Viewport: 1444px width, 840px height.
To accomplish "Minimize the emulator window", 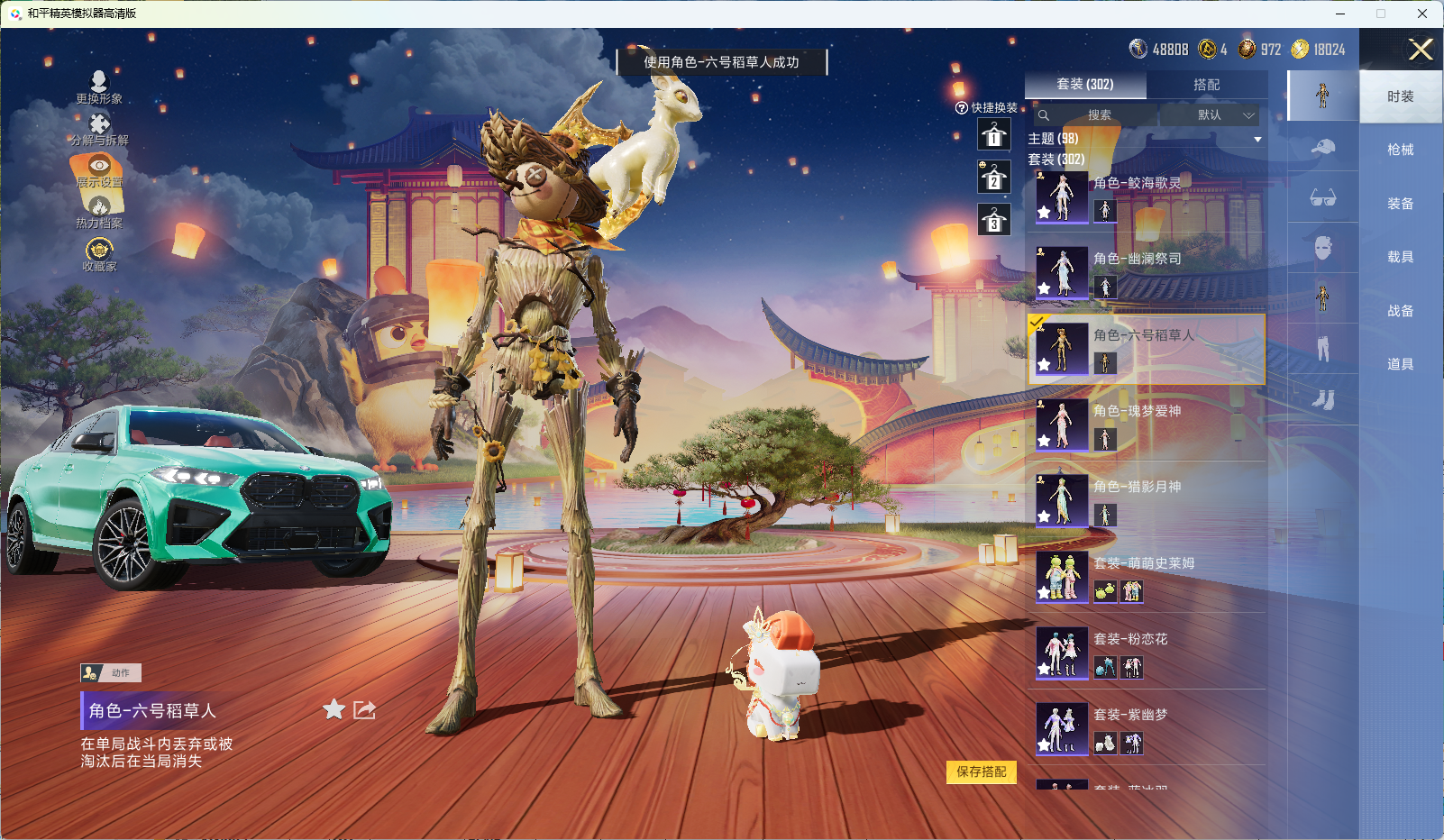I will 1340,14.
